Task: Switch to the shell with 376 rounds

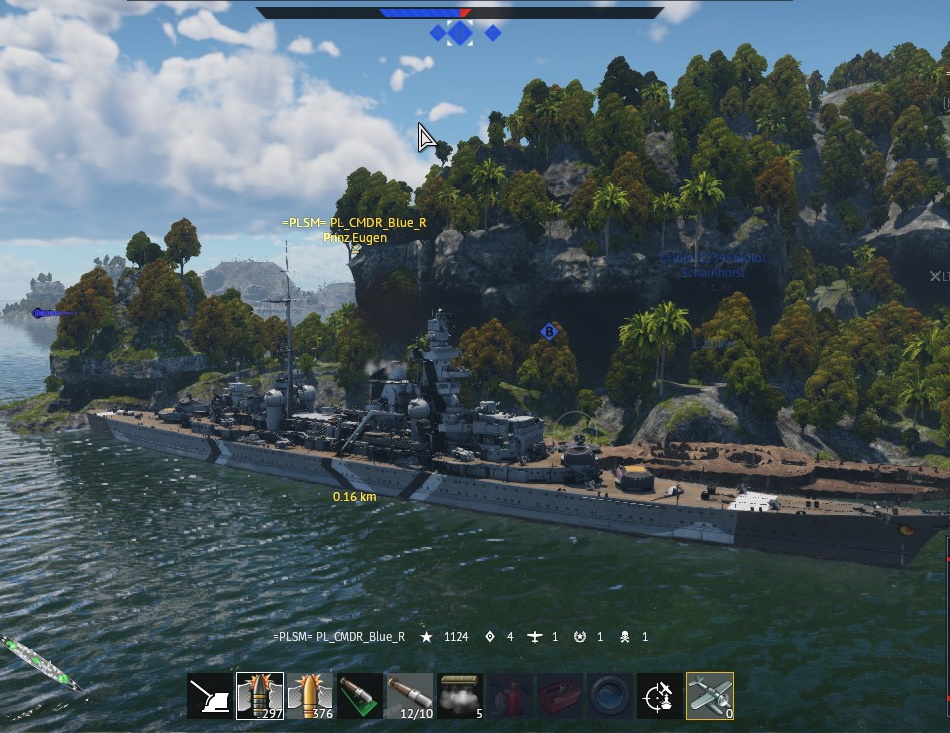Action: pyautogui.click(x=310, y=696)
